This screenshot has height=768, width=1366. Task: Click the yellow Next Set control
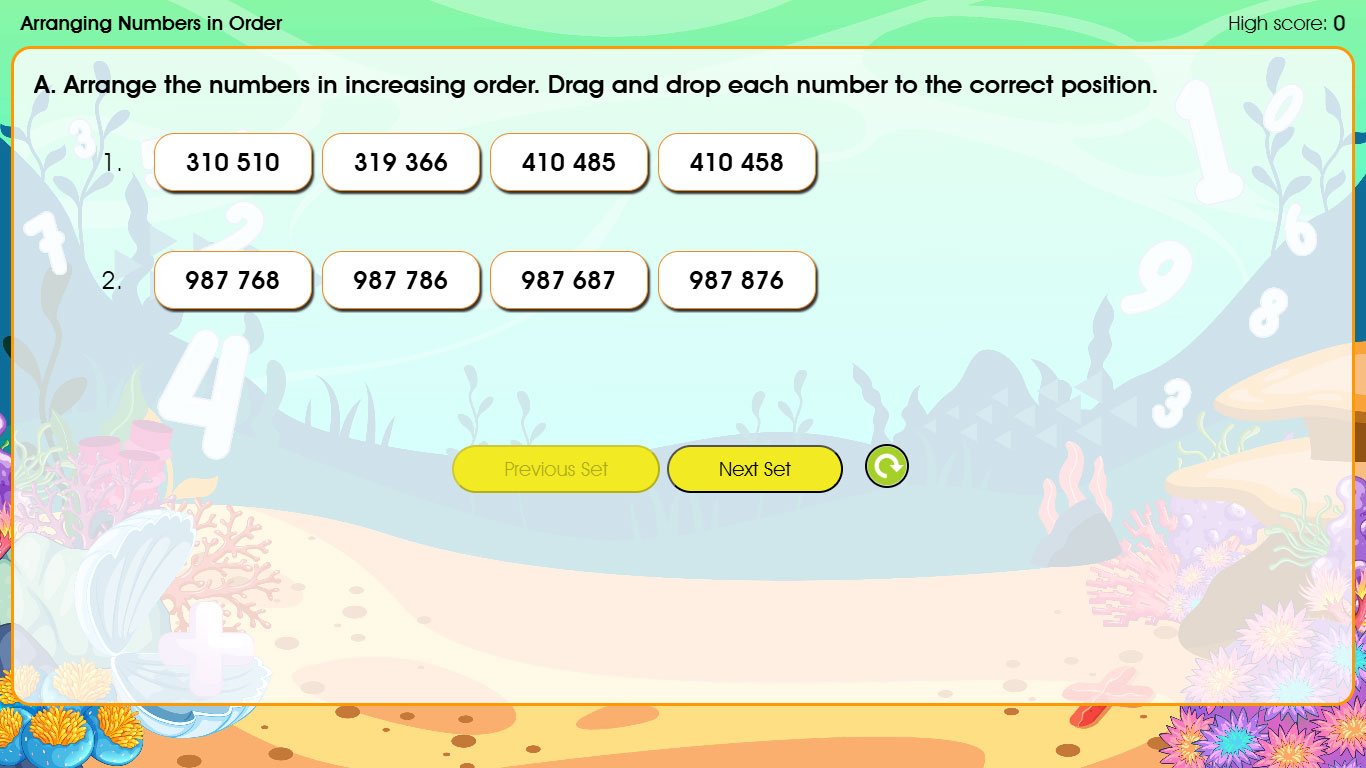point(755,468)
